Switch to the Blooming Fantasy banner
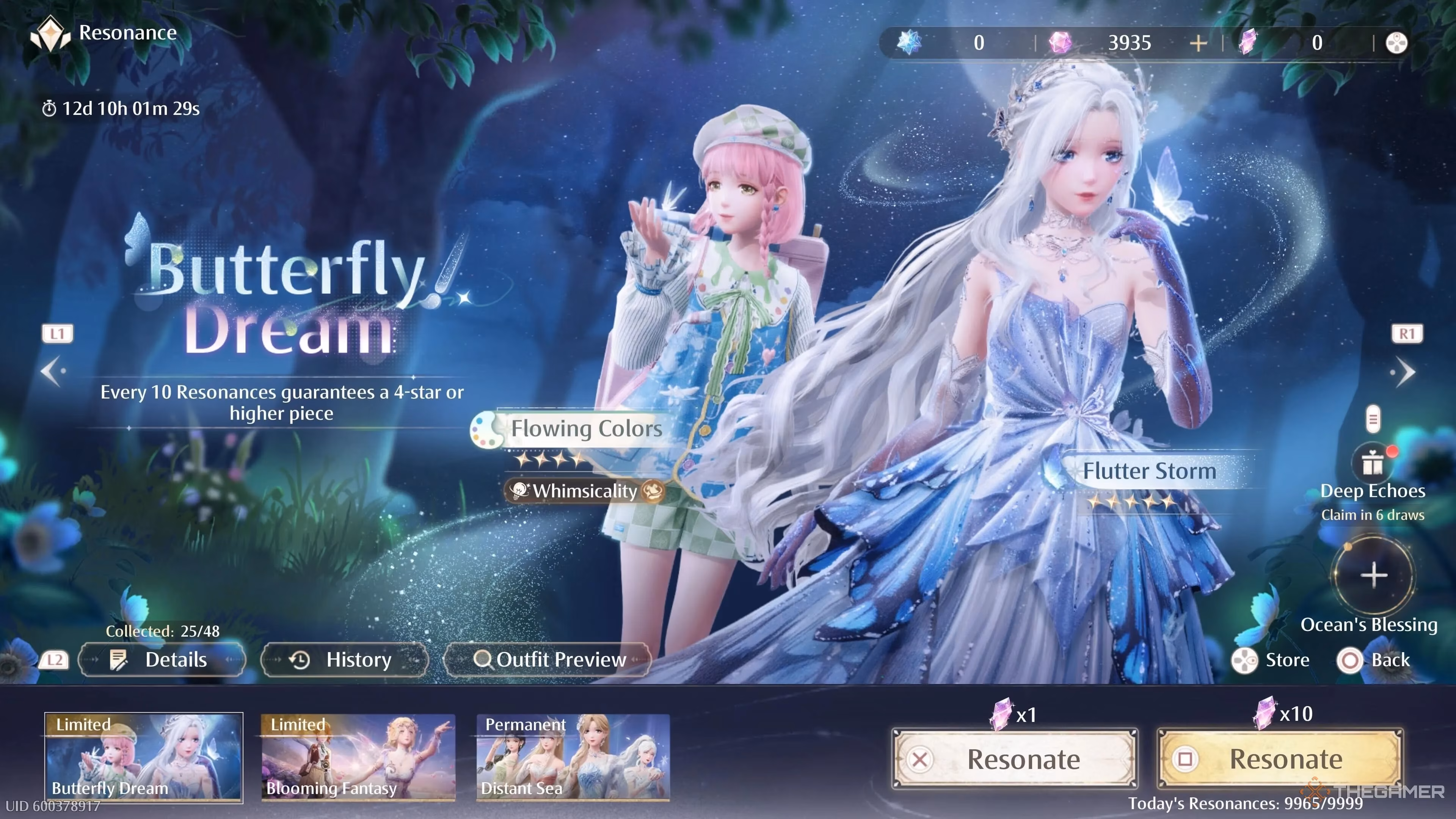The image size is (1456, 819). [x=358, y=758]
